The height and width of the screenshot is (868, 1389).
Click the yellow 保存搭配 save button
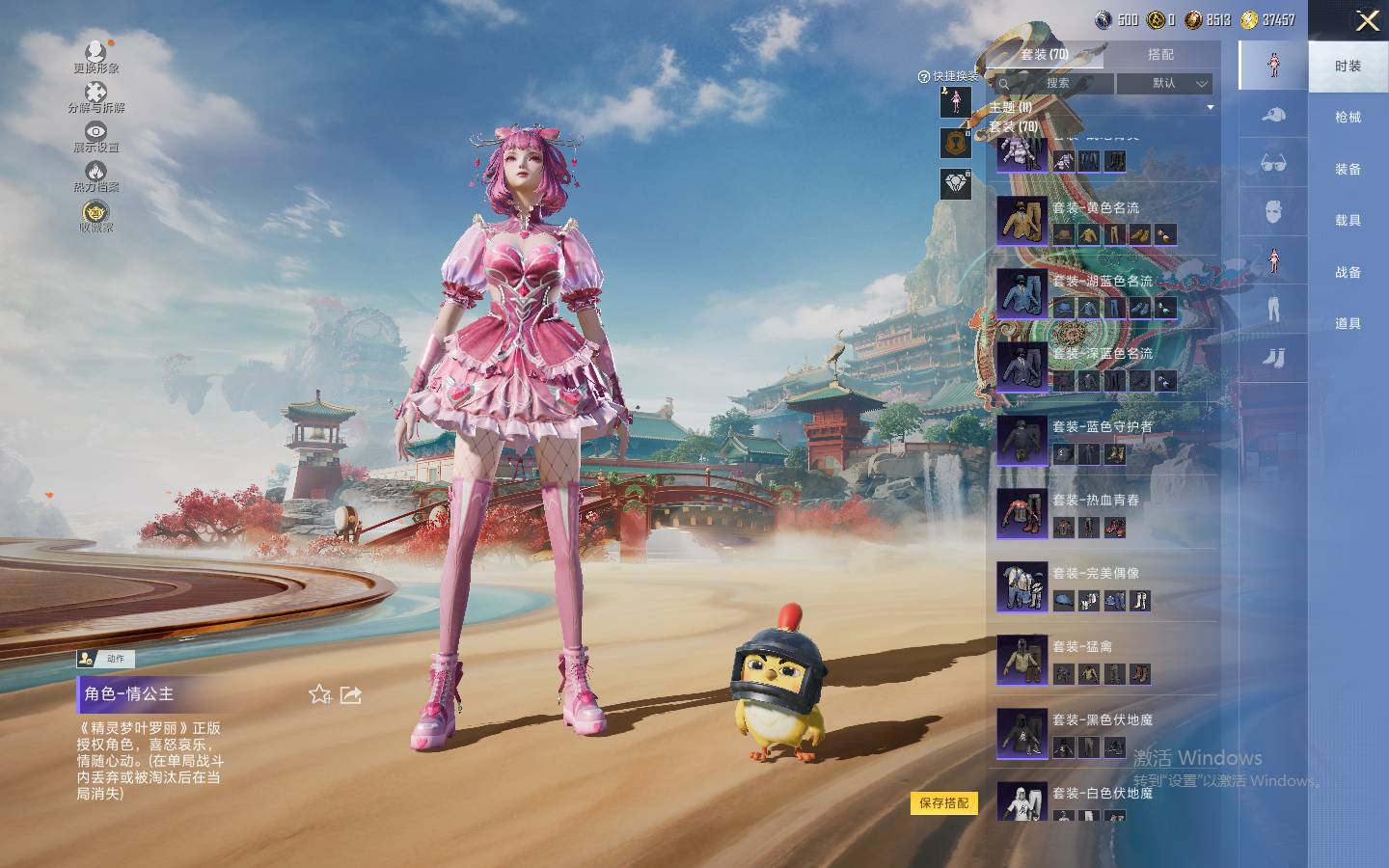[943, 803]
